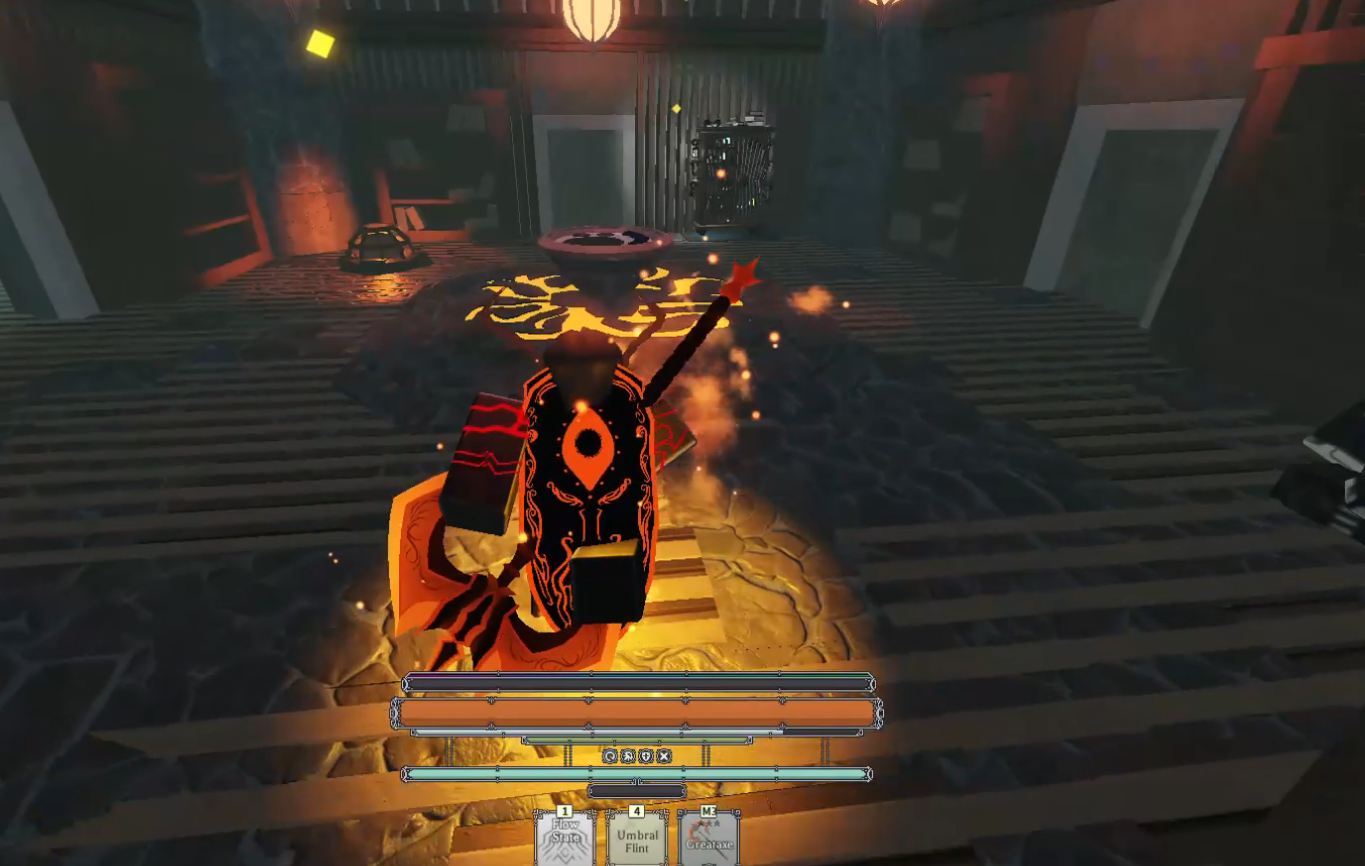This screenshot has height=866, width=1365.
Task: Select the Flow State hotbar slot
Action: point(565,838)
